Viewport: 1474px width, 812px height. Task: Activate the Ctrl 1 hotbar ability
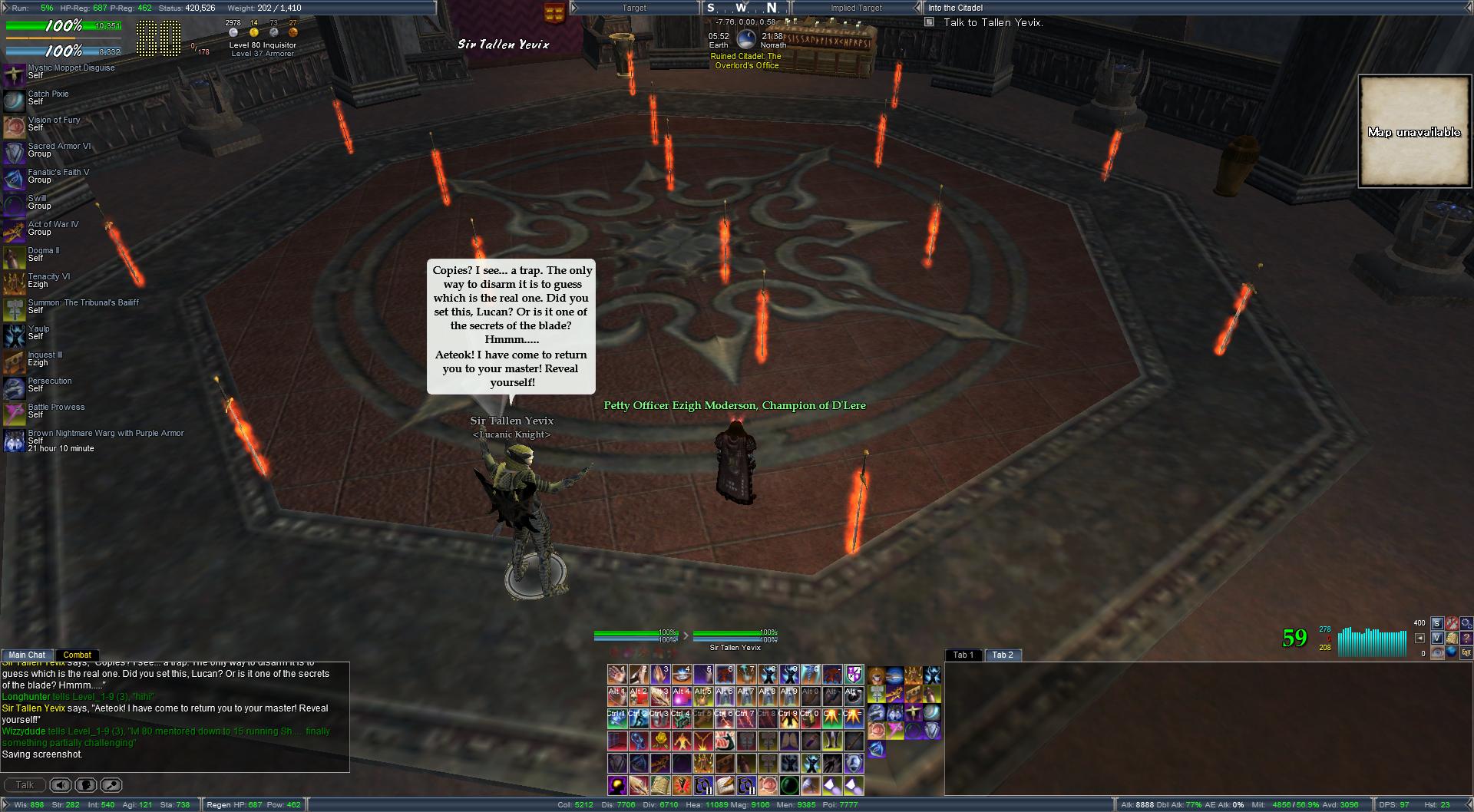click(x=617, y=719)
